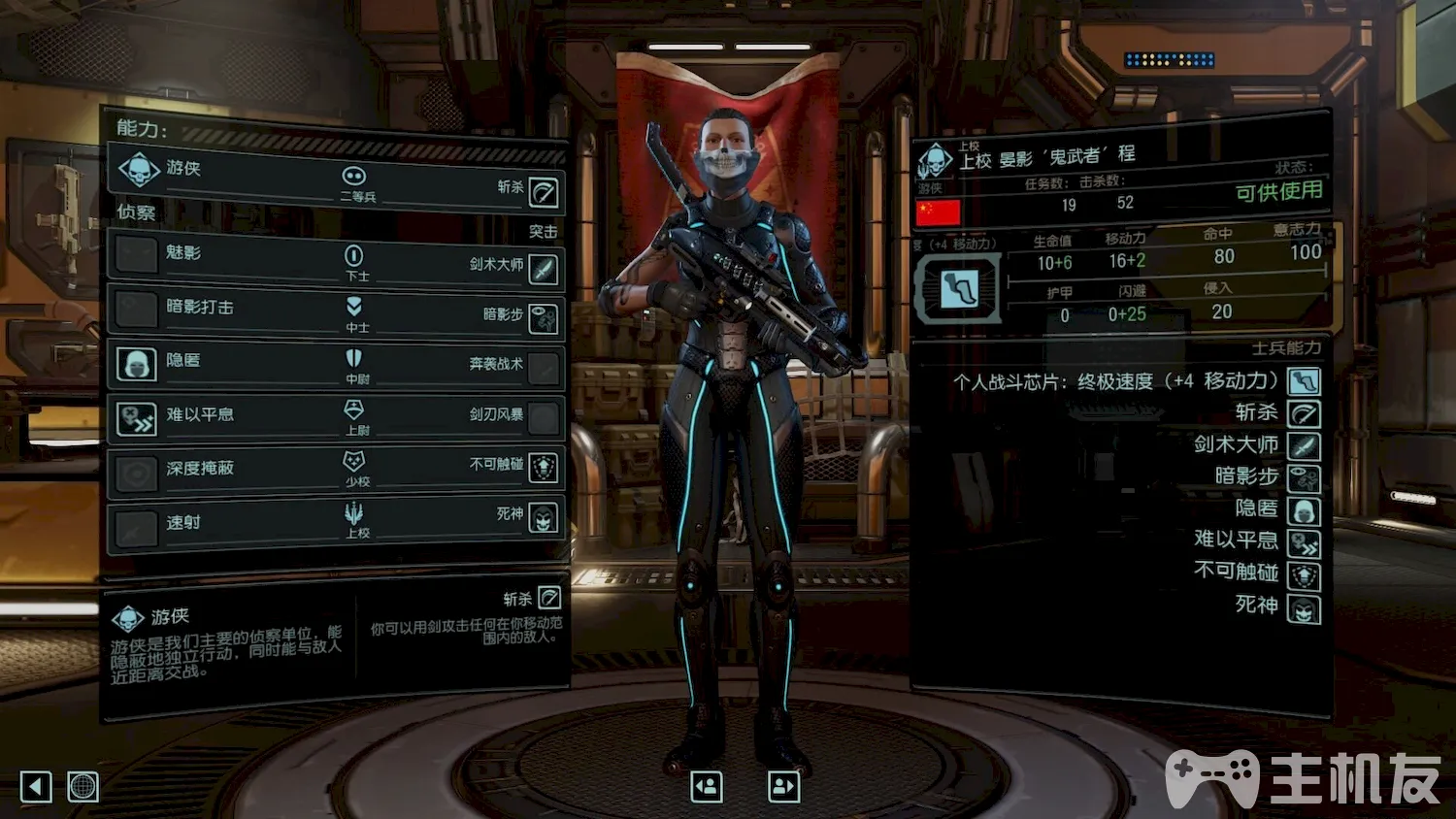The image size is (1456, 819).
Task: Select the 死神 (Reaper) skull ability icon
Action: tap(544, 518)
